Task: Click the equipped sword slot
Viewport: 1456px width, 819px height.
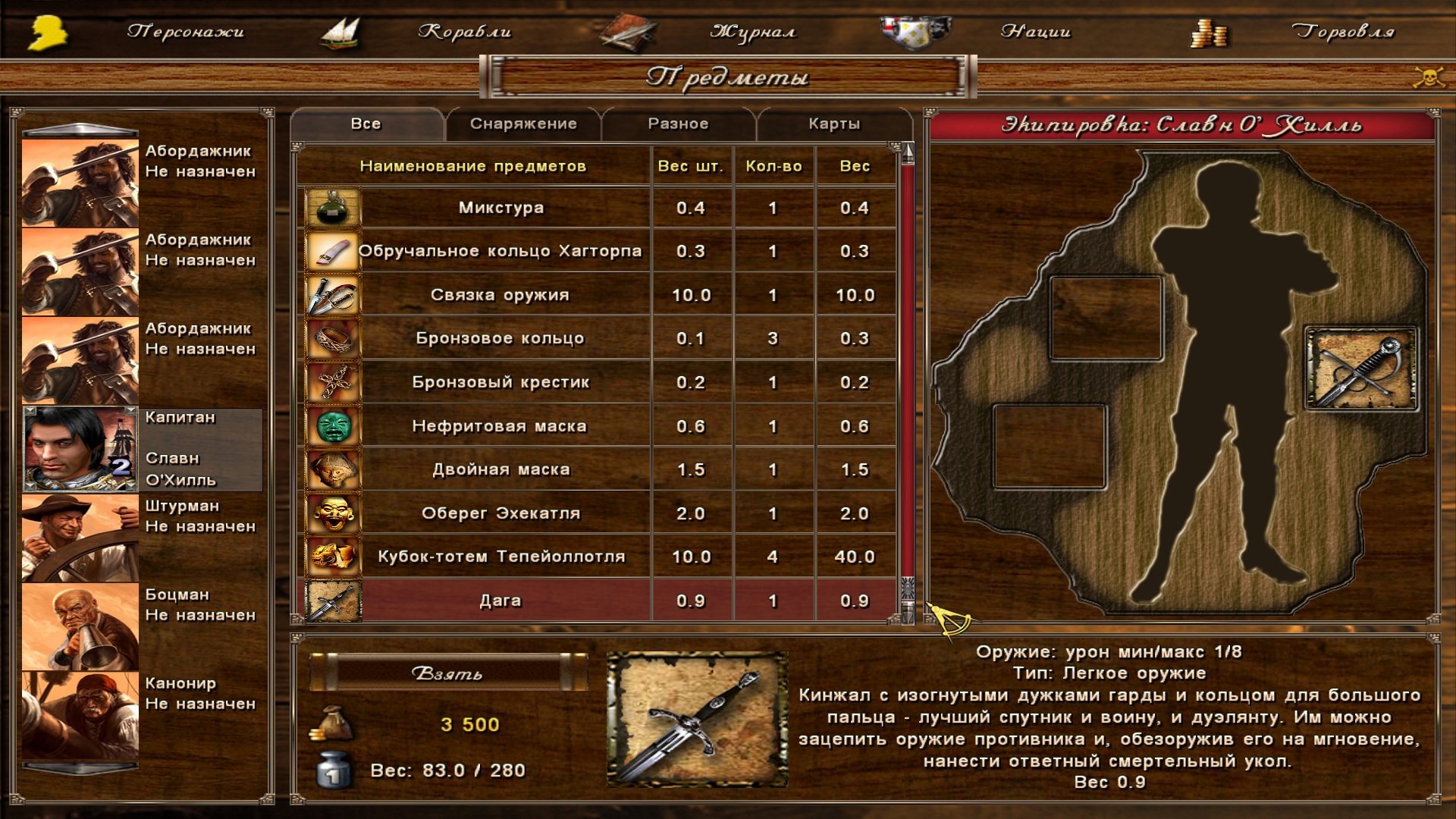Action: (x=1360, y=369)
